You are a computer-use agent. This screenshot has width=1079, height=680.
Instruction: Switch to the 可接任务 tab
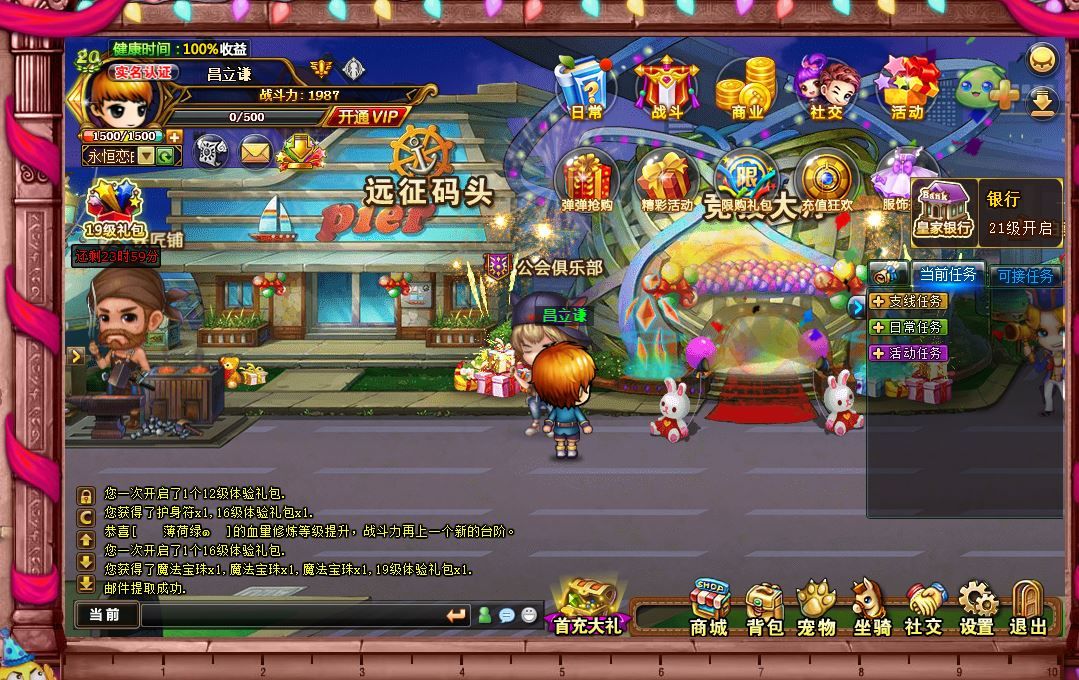(x=1025, y=276)
